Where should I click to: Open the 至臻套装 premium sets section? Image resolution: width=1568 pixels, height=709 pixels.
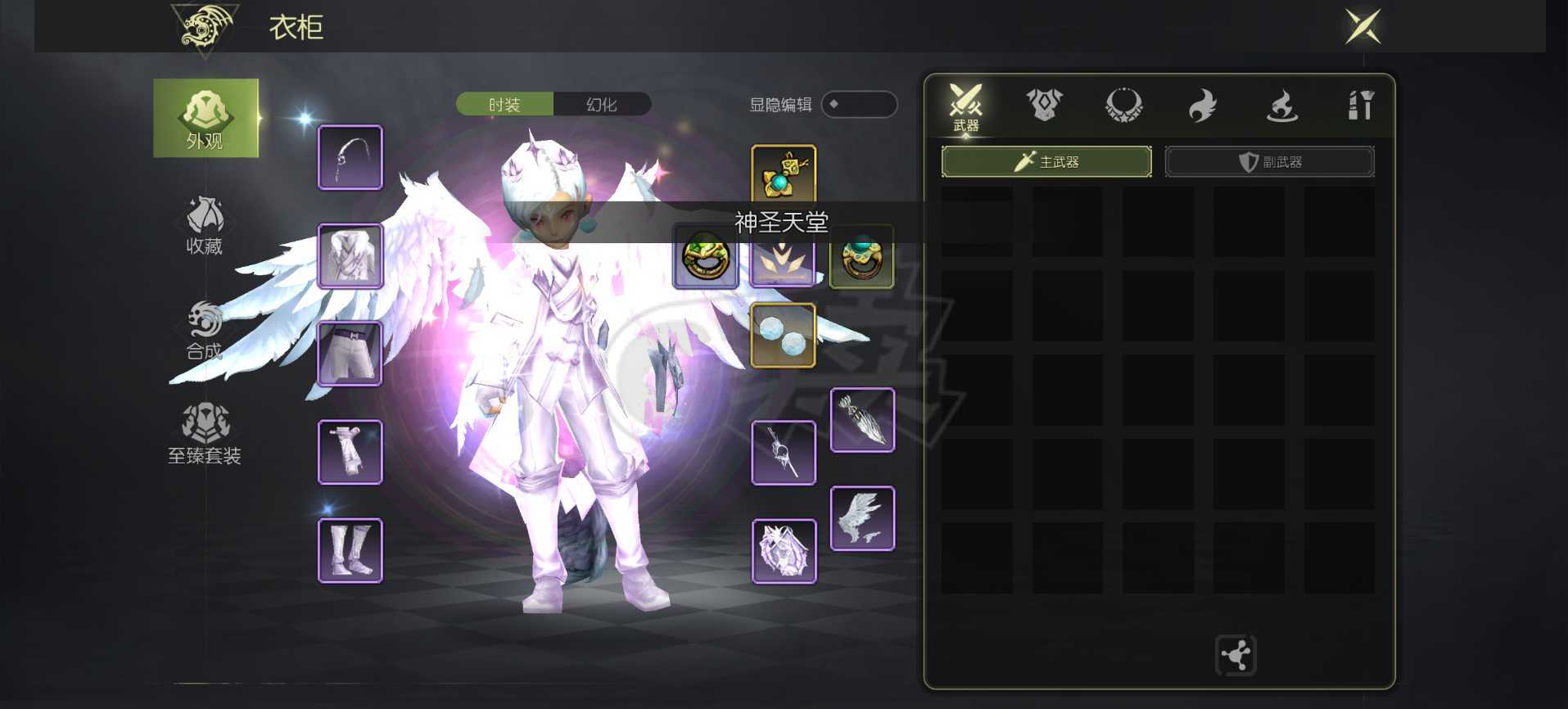click(x=205, y=434)
